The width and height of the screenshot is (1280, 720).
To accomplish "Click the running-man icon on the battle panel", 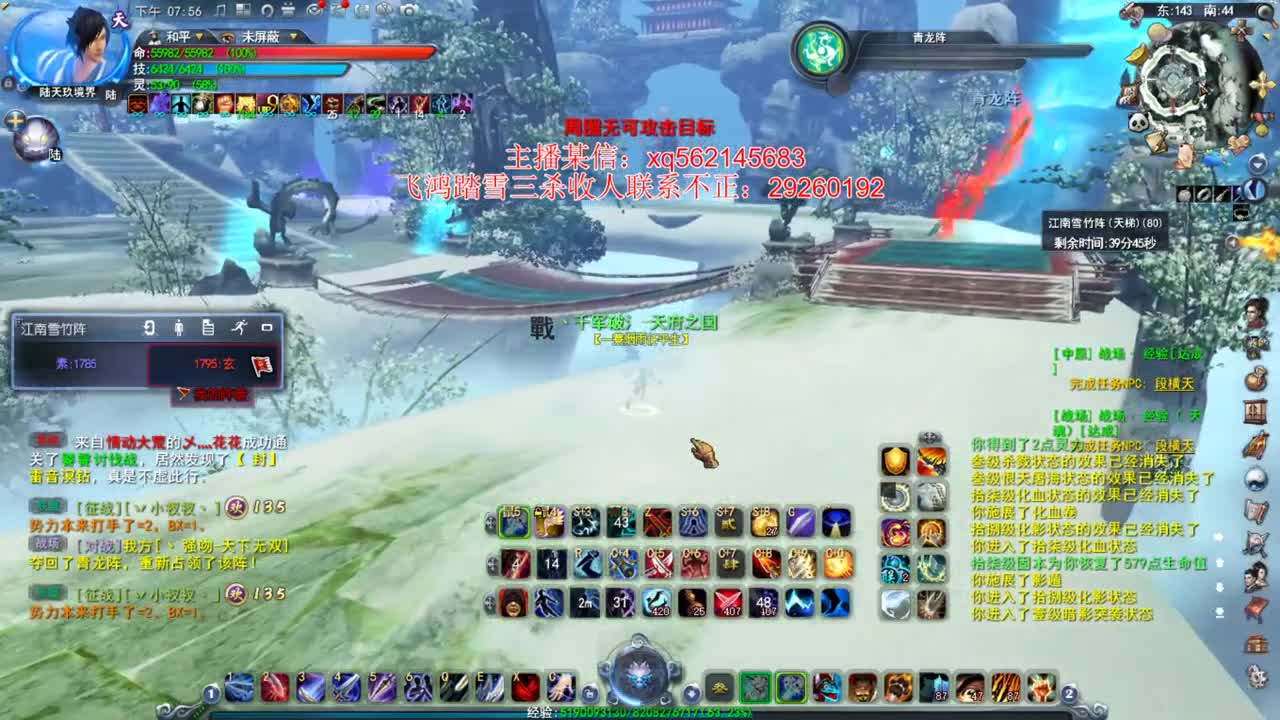I will tap(239, 328).
